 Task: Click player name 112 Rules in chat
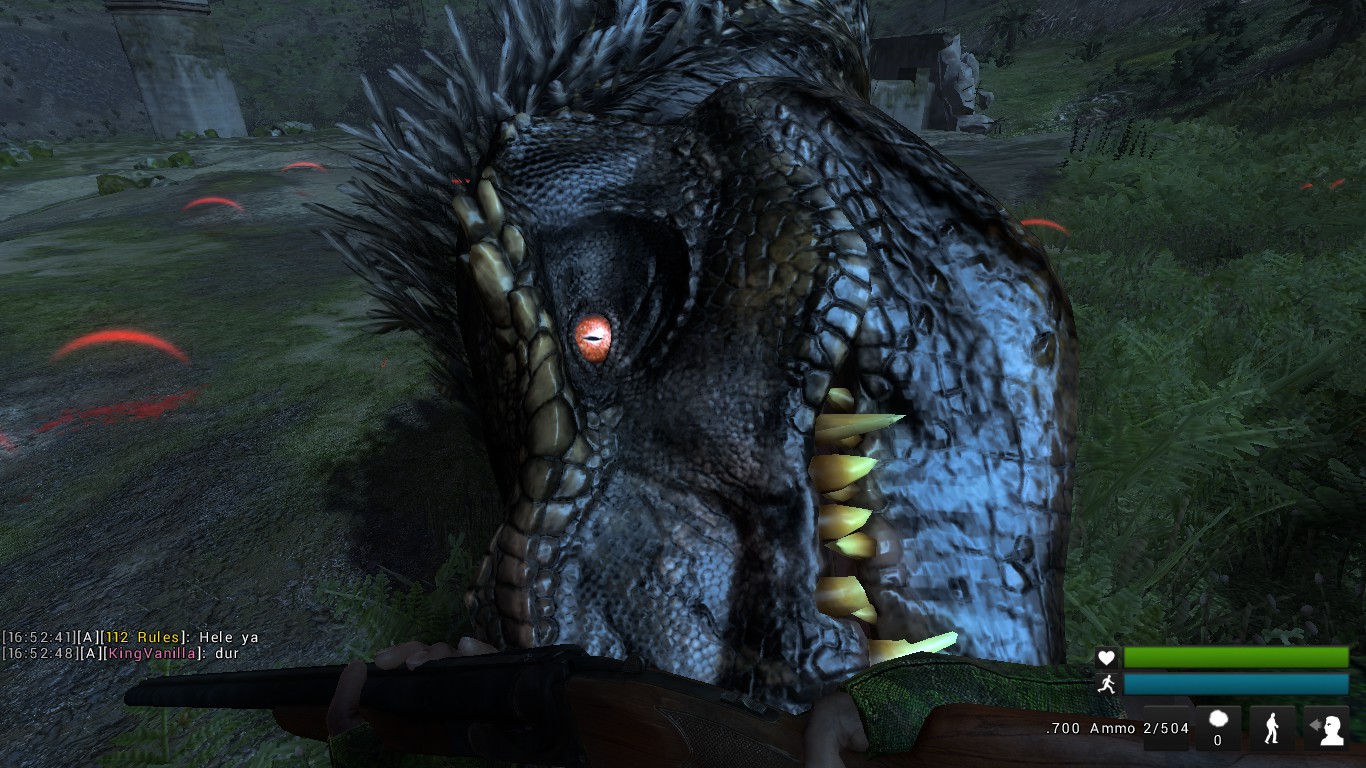(x=142, y=637)
